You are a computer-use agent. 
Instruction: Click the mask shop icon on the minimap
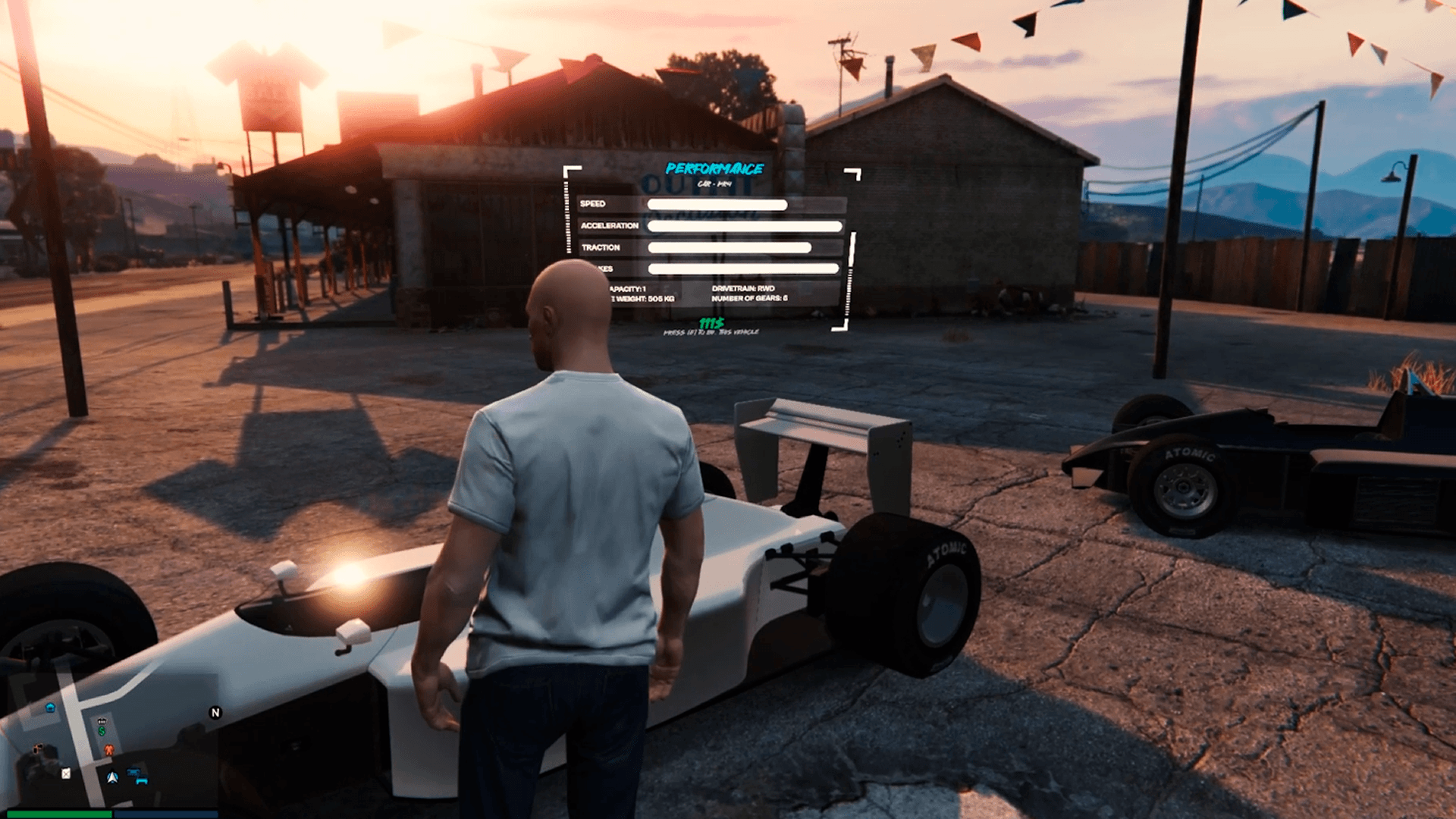click(x=38, y=748)
